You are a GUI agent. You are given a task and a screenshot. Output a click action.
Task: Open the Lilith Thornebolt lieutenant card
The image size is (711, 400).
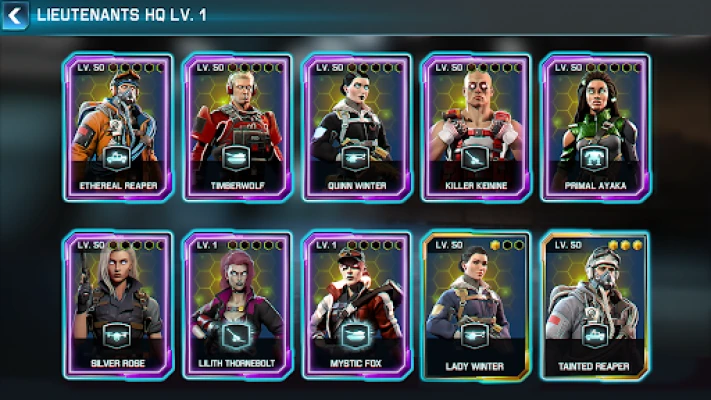pyautogui.click(x=237, y=305)
